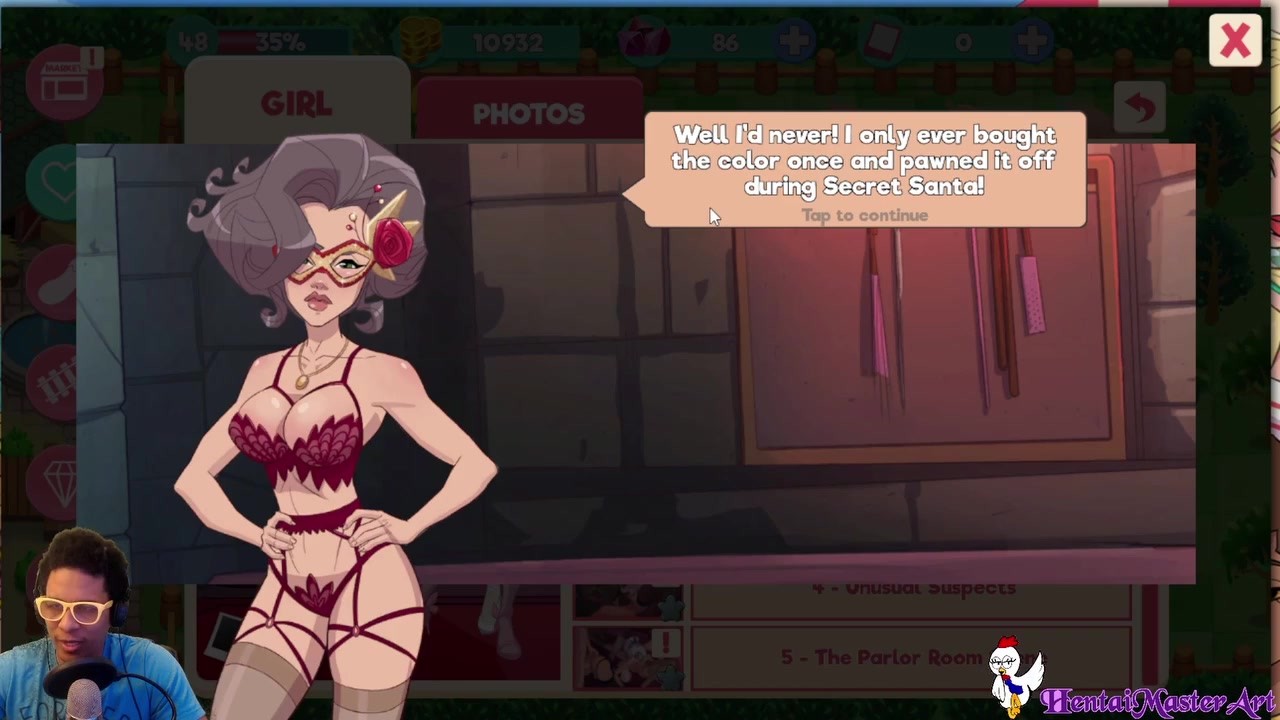
Task: Select the Girl tab
Action: click(297, 104)
